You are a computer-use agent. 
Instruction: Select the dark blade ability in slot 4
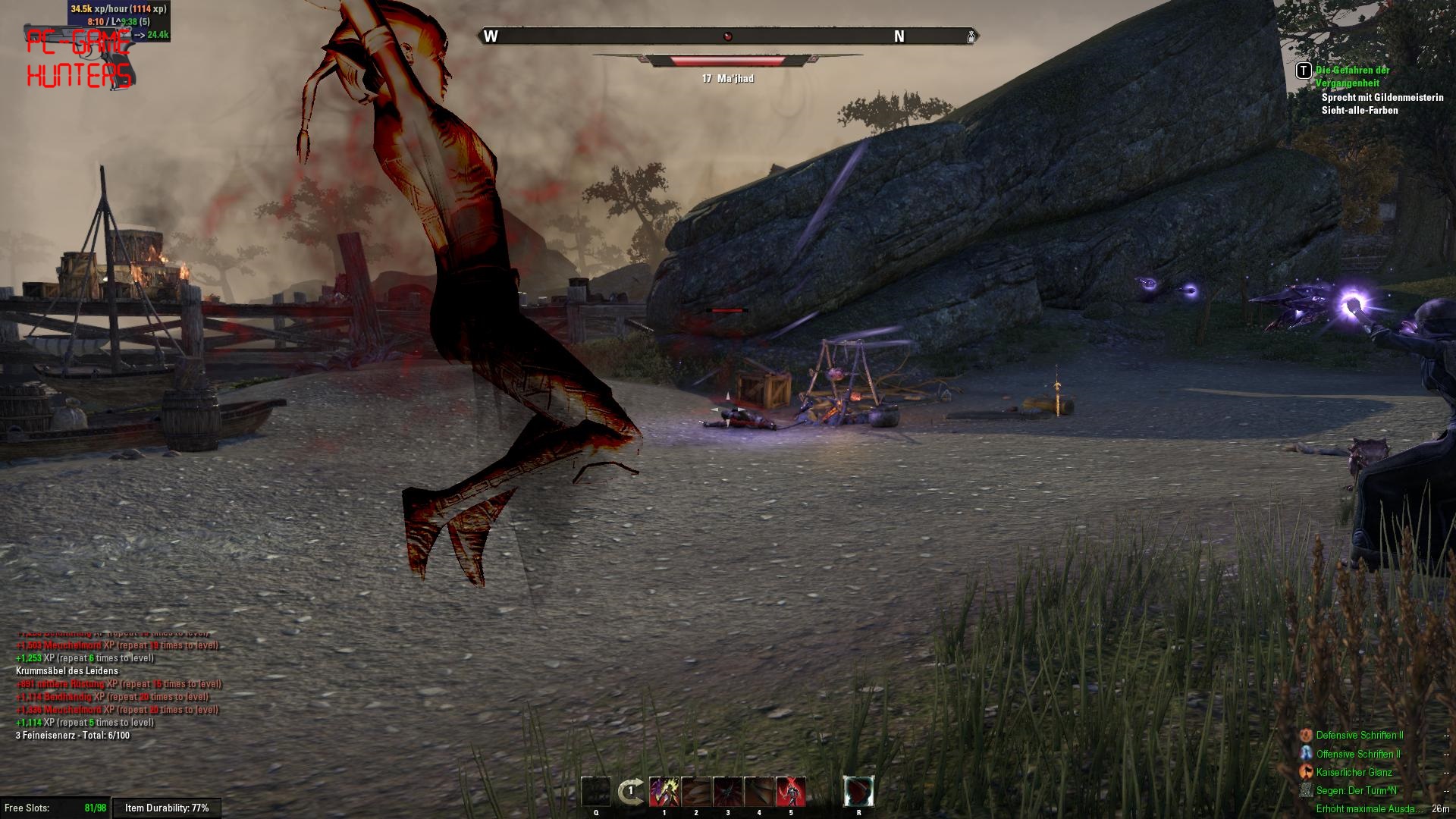(759, 792)
